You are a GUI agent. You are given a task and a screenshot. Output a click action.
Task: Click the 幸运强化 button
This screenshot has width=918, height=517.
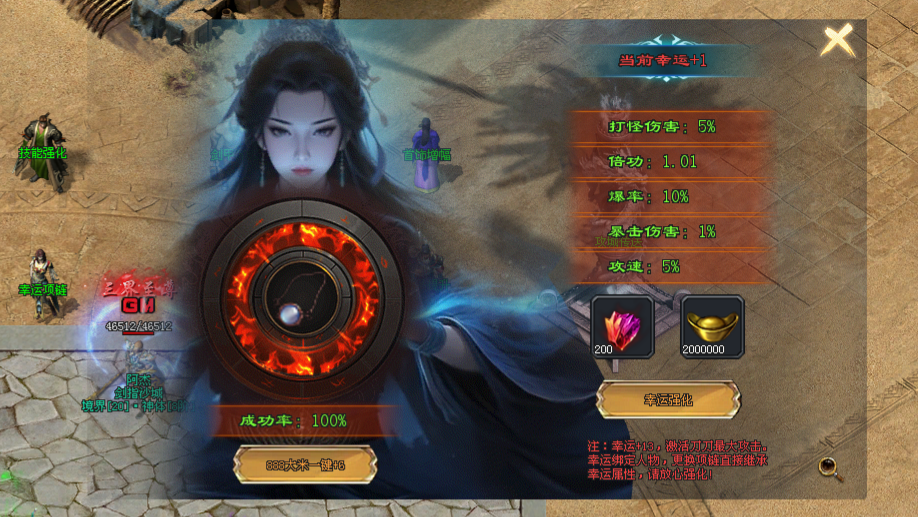tap(668, 399)
